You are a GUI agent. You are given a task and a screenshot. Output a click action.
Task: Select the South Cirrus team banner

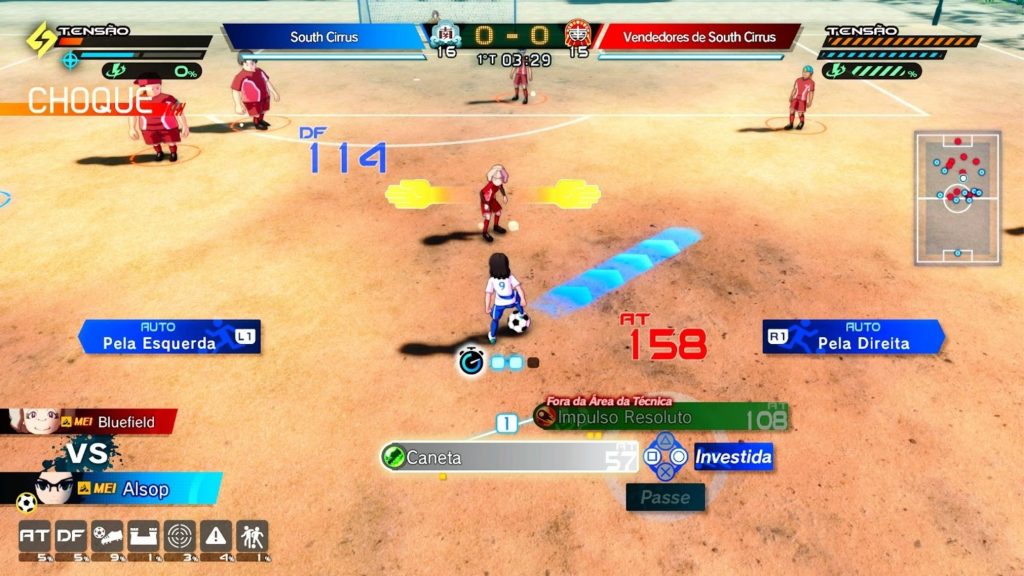point(324,37)
